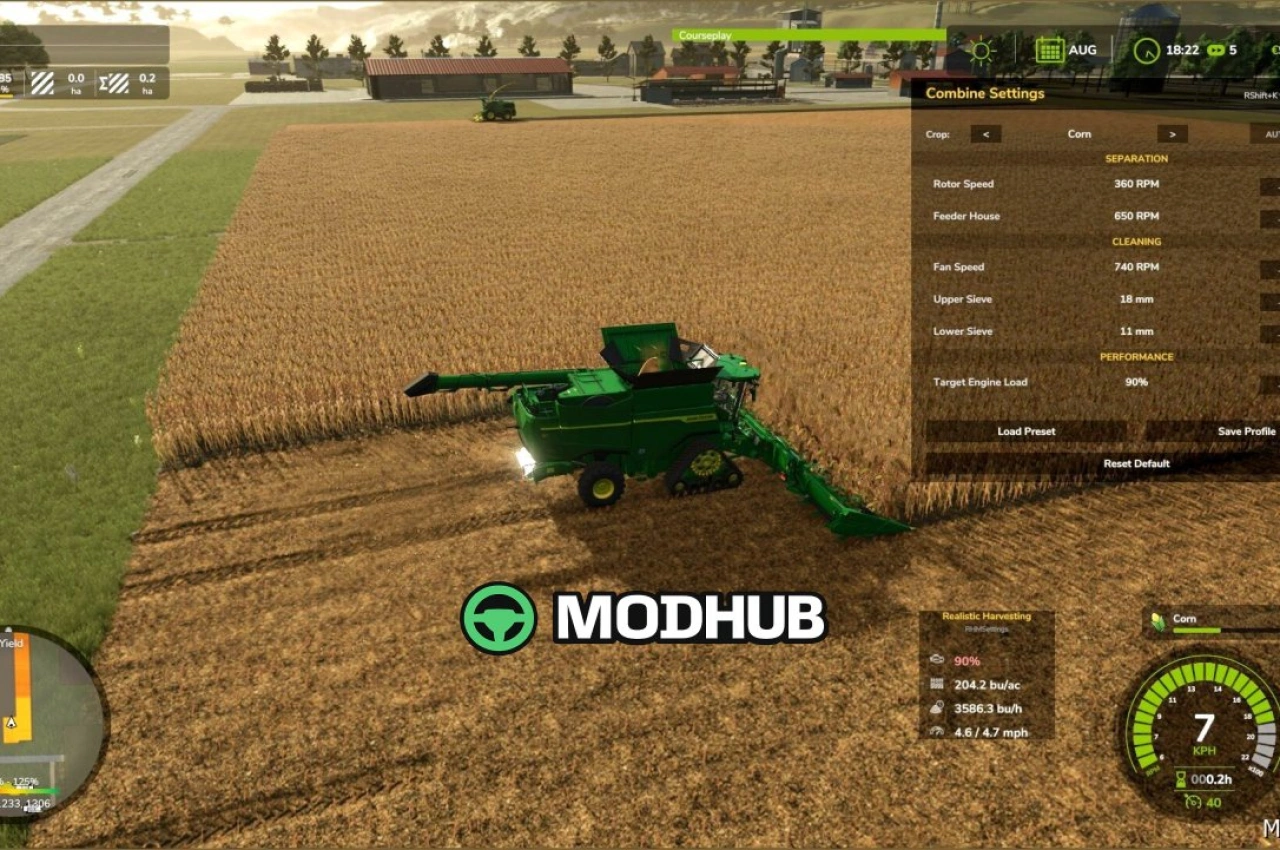Click Reset Default in Combine Settings
This screenshot has width=1280, height=850.
(1139, 463)
